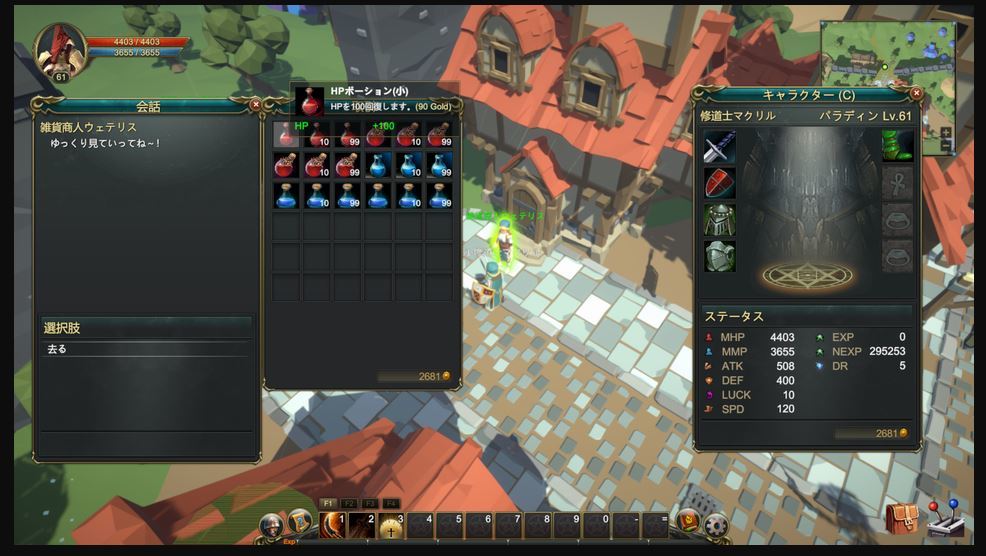Click the character portrait in top-left HUD
Screen dimensions: 986x556
point(59,50)
